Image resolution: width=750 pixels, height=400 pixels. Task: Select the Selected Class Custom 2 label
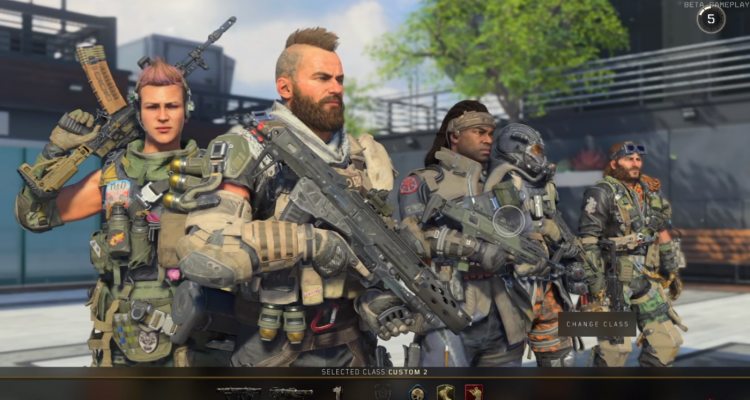pyautogui.click(x=374, y=372)
